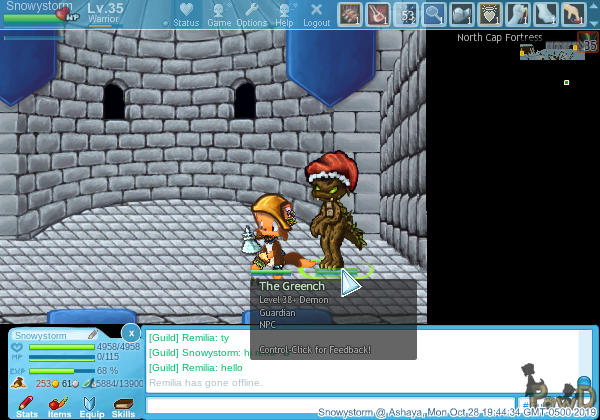Viewport: 600px width, 420px height.
Task: Open the Items inventory
Action: coord(59,406)
